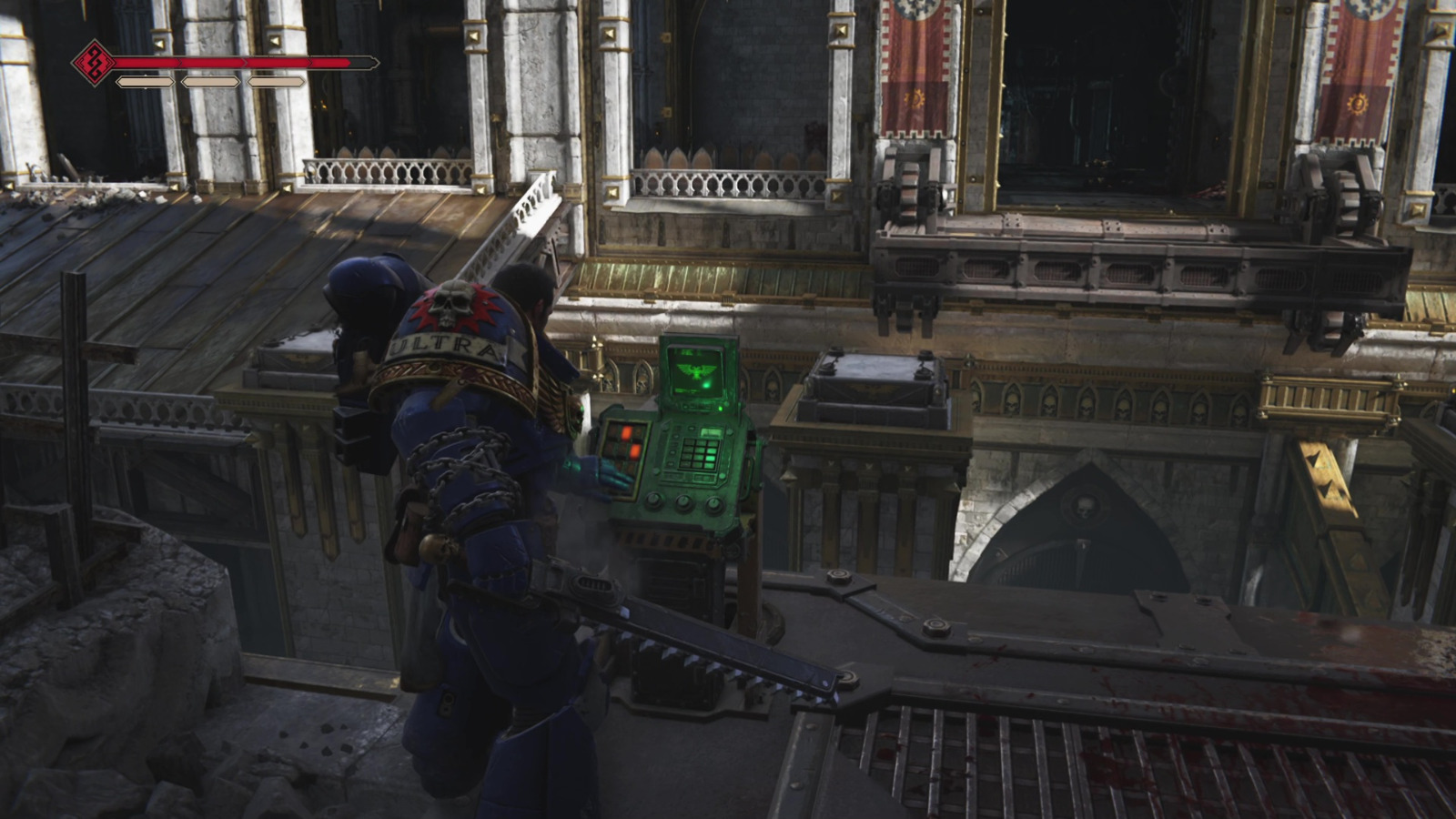1456x819 pixels.
Task: Click the gold arrow marker on the right wall beam
Action: pyautogui.click(x=1316, y=458)
